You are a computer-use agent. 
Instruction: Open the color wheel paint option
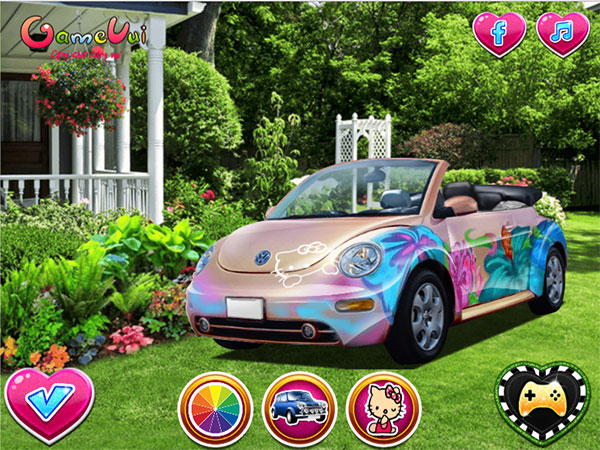[215, 409]
